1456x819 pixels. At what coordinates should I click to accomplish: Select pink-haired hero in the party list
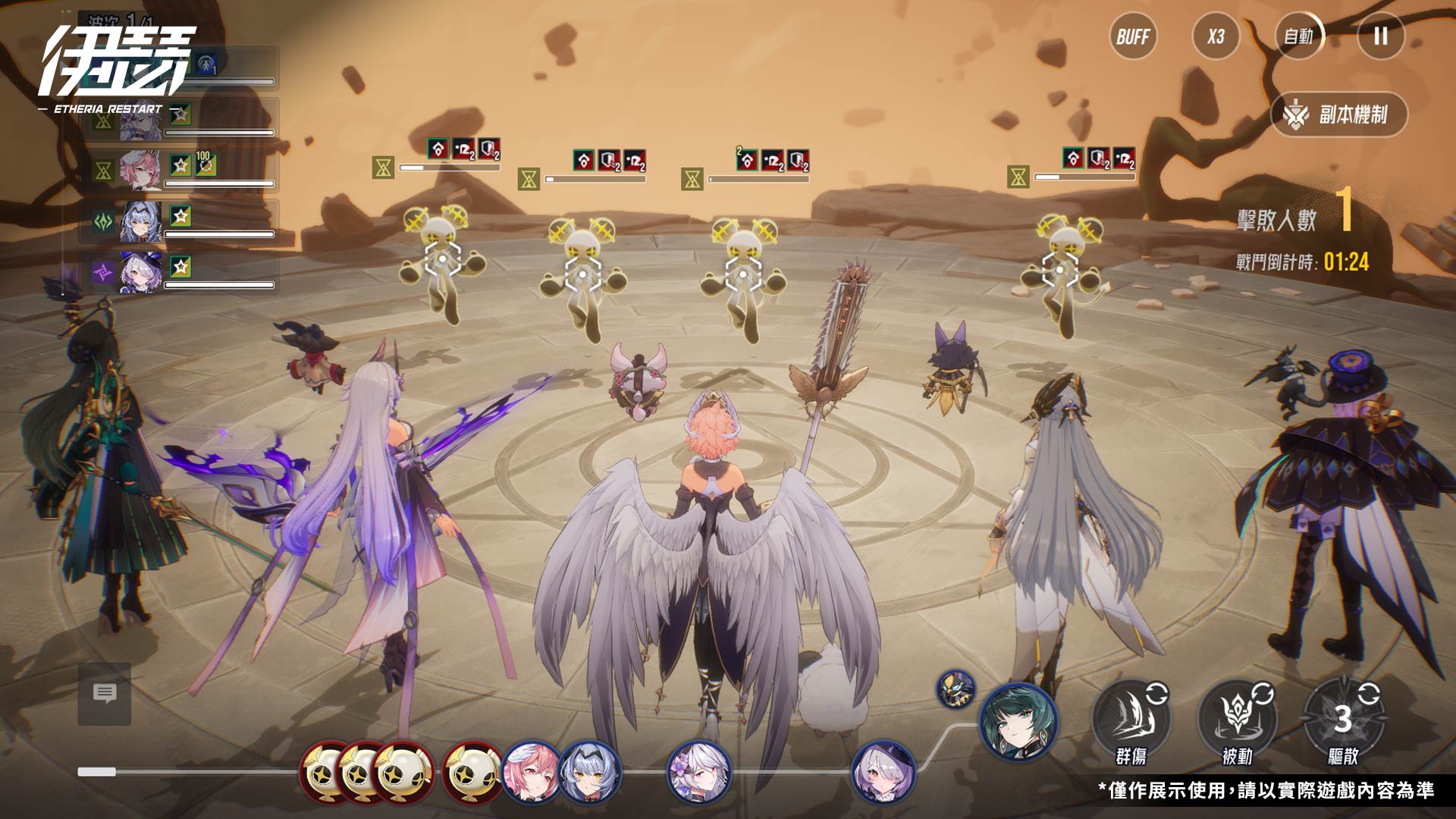coord(141,171)
